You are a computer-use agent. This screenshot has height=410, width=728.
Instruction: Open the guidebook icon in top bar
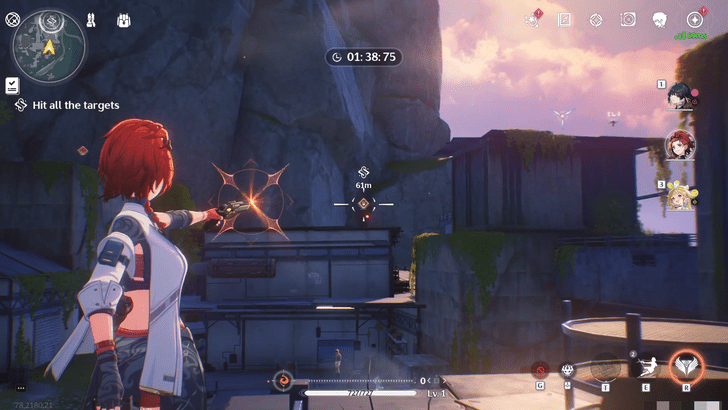[564, 20]
